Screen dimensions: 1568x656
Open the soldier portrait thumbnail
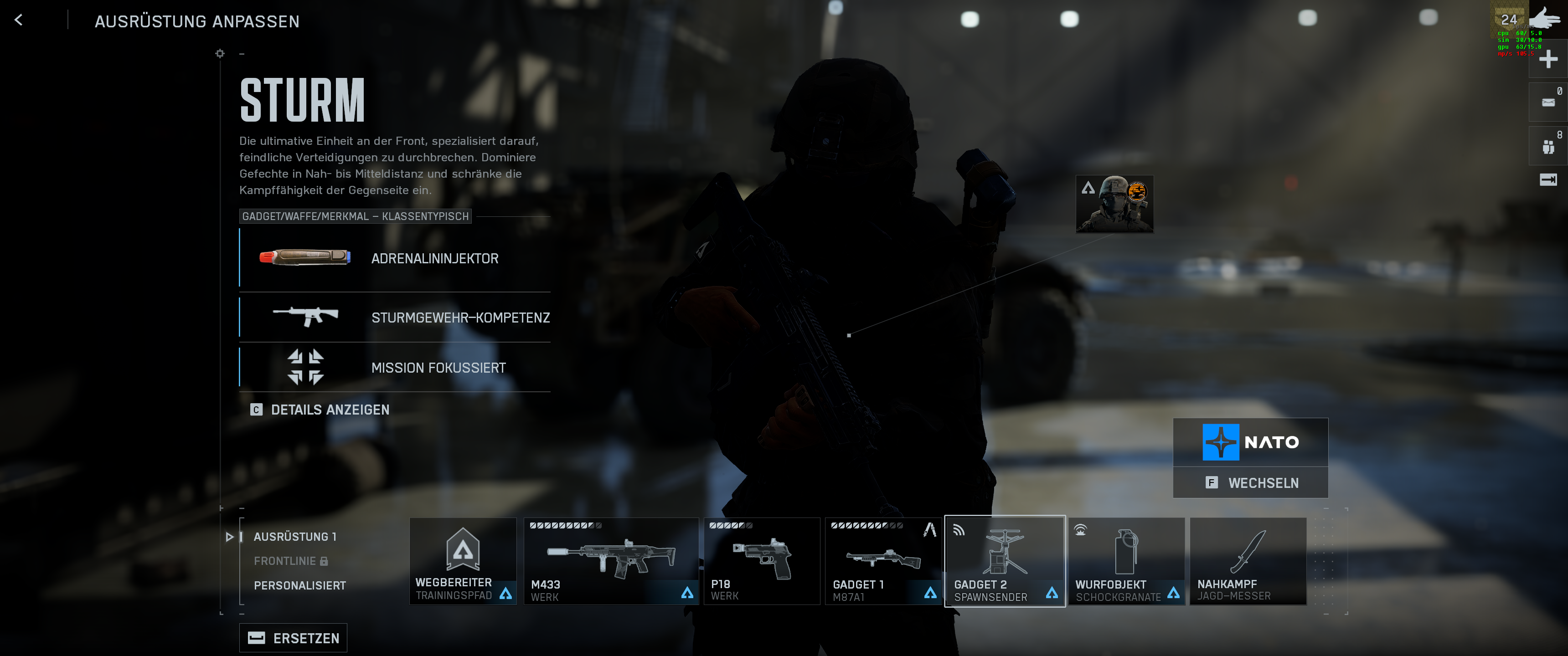1114,204
